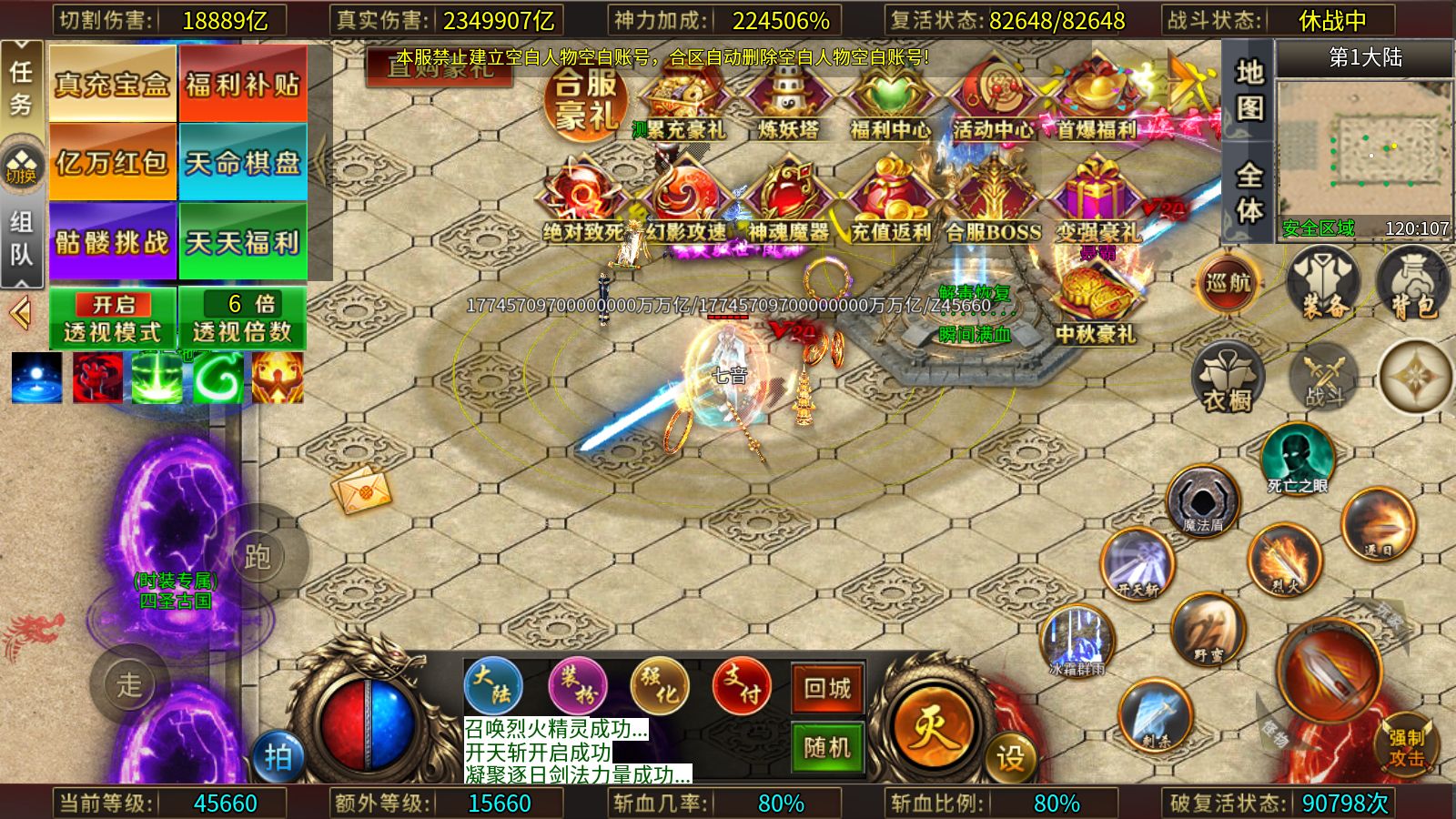Image resolution: width=1456 pixels, height=819 pixels.
Task: Start 巡航 auto-cruise
Action: tap(1228, 282)
